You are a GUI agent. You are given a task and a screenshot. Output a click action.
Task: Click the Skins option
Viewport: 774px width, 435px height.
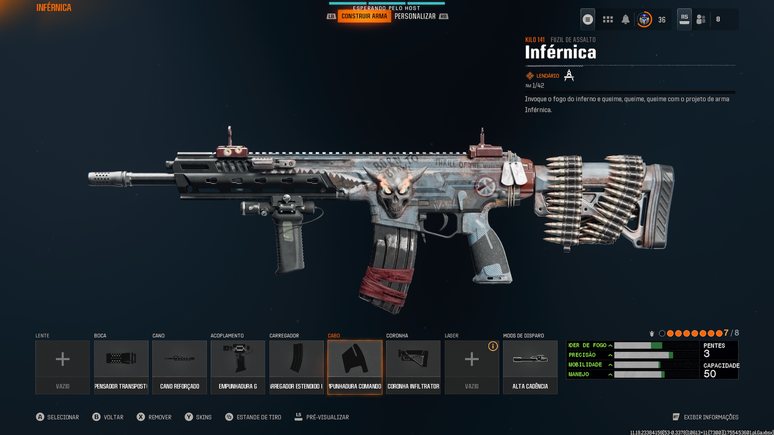click(198, 417)
